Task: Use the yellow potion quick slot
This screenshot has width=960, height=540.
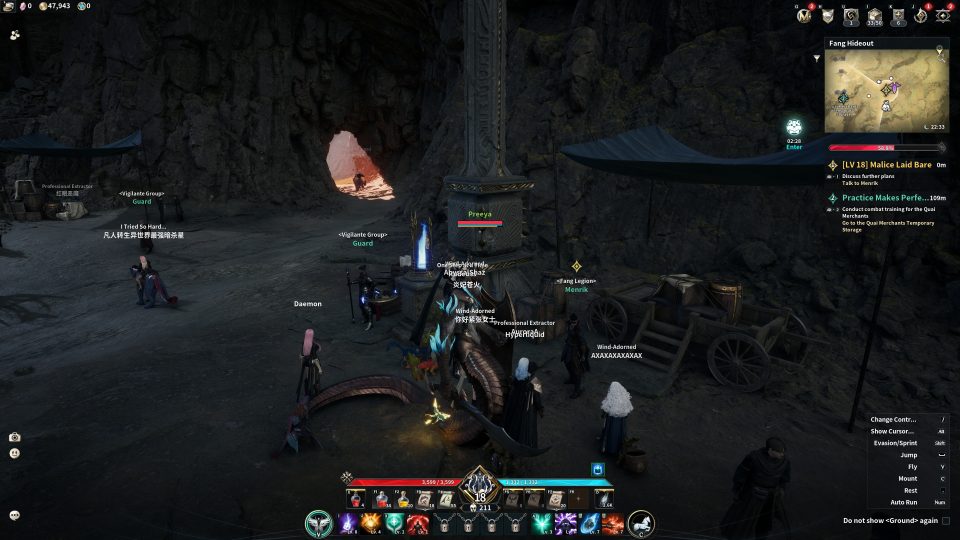Action: point(404,500)
